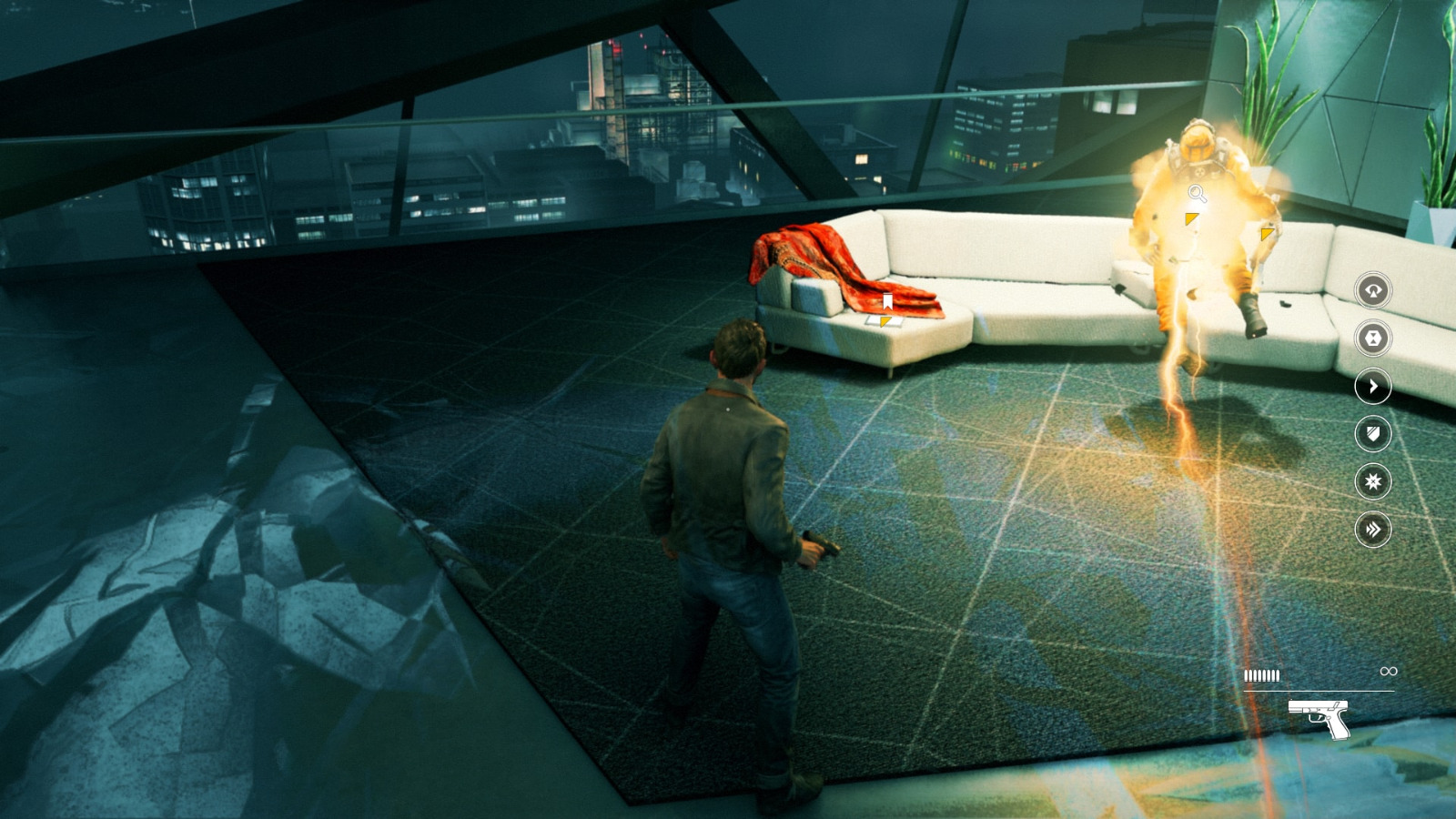Click the yellow triangle beside the couch document
Viewport: 1456px width, 819px height.
pyautogui.click(x=885, y=322)
